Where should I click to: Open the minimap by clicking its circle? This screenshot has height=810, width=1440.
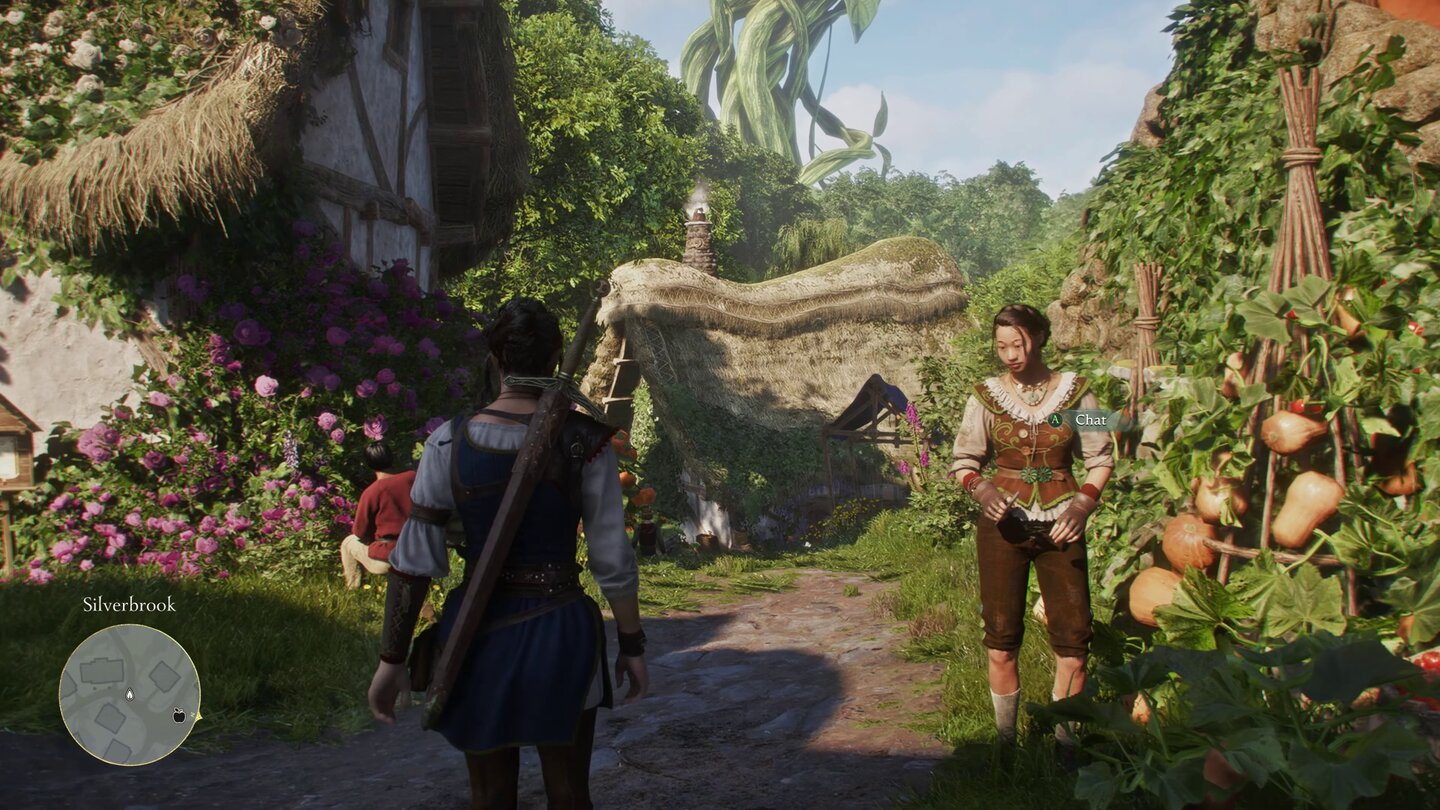130,695
